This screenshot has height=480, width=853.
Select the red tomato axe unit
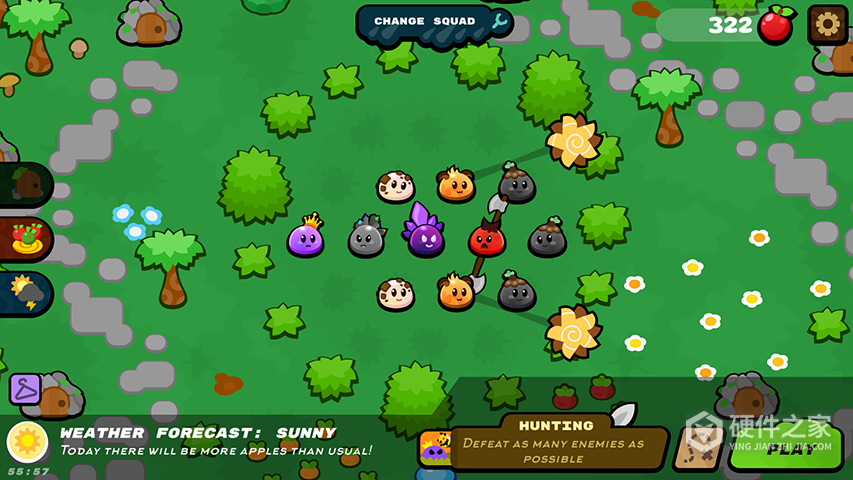tap(487, 238)
